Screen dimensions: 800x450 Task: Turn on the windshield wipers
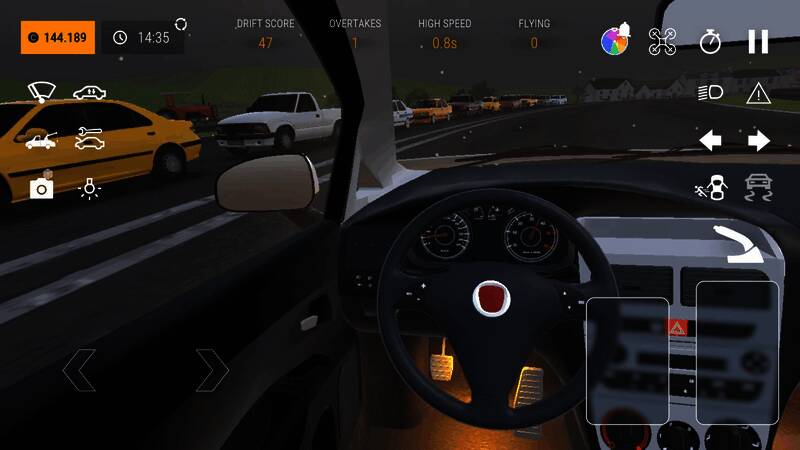[x=41, y=92]
